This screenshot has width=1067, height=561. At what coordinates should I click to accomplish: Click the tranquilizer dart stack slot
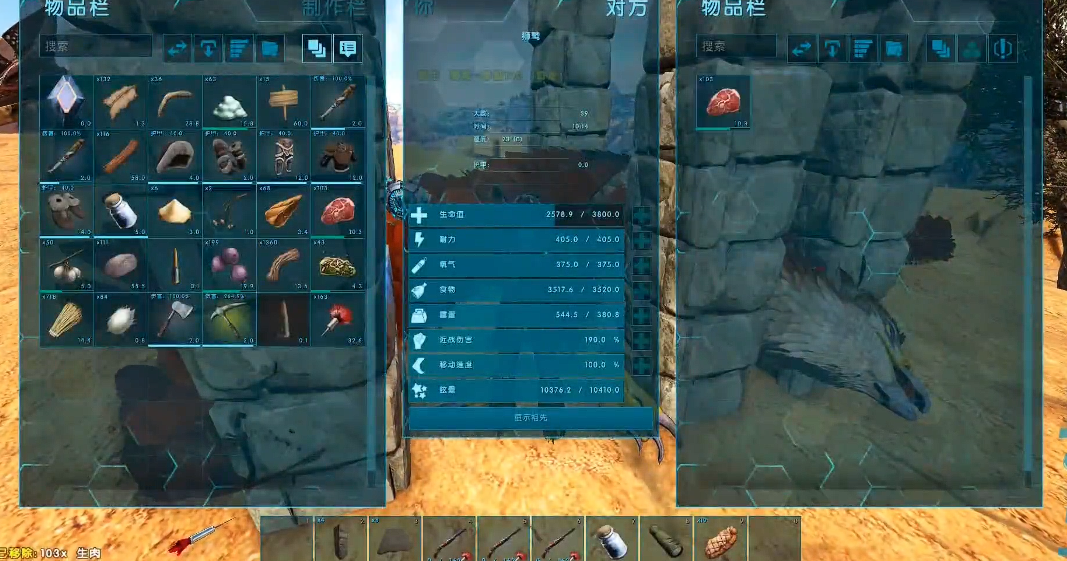tap(337, 318)
